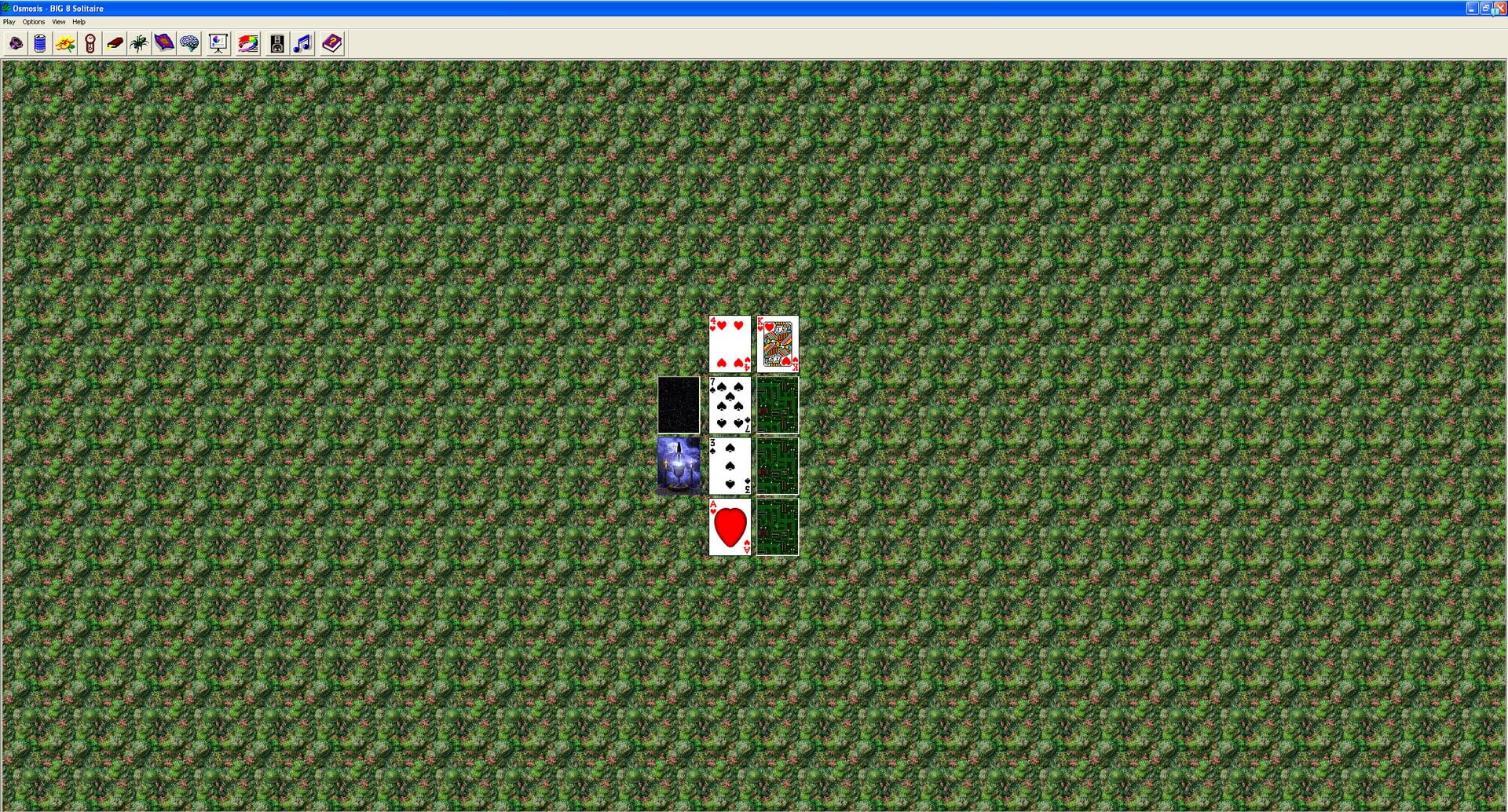Open the Options menu
This screenshot has width=1508, height=812.
point(34,21)
